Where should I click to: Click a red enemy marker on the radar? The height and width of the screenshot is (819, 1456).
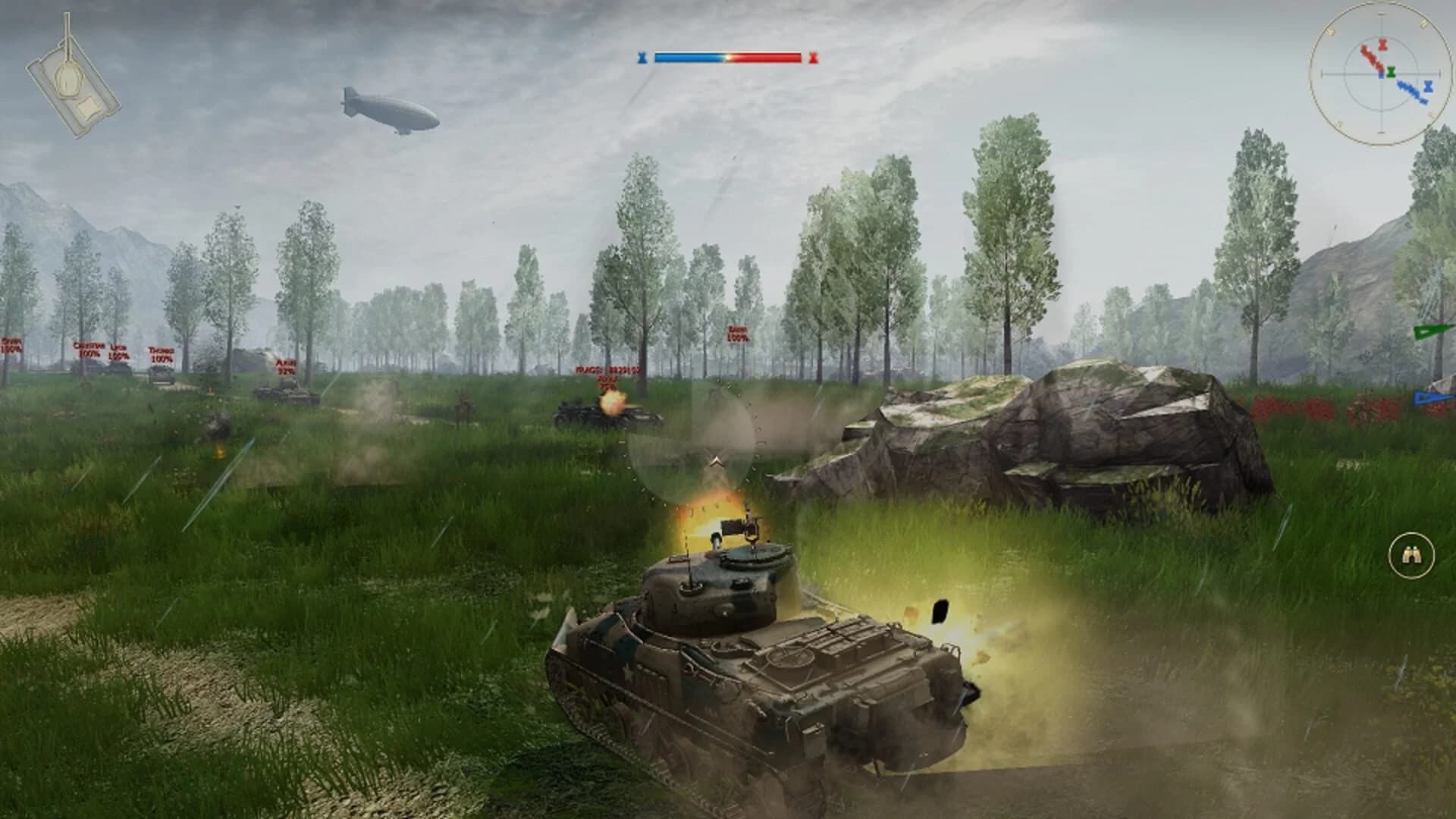point(1371,57)
